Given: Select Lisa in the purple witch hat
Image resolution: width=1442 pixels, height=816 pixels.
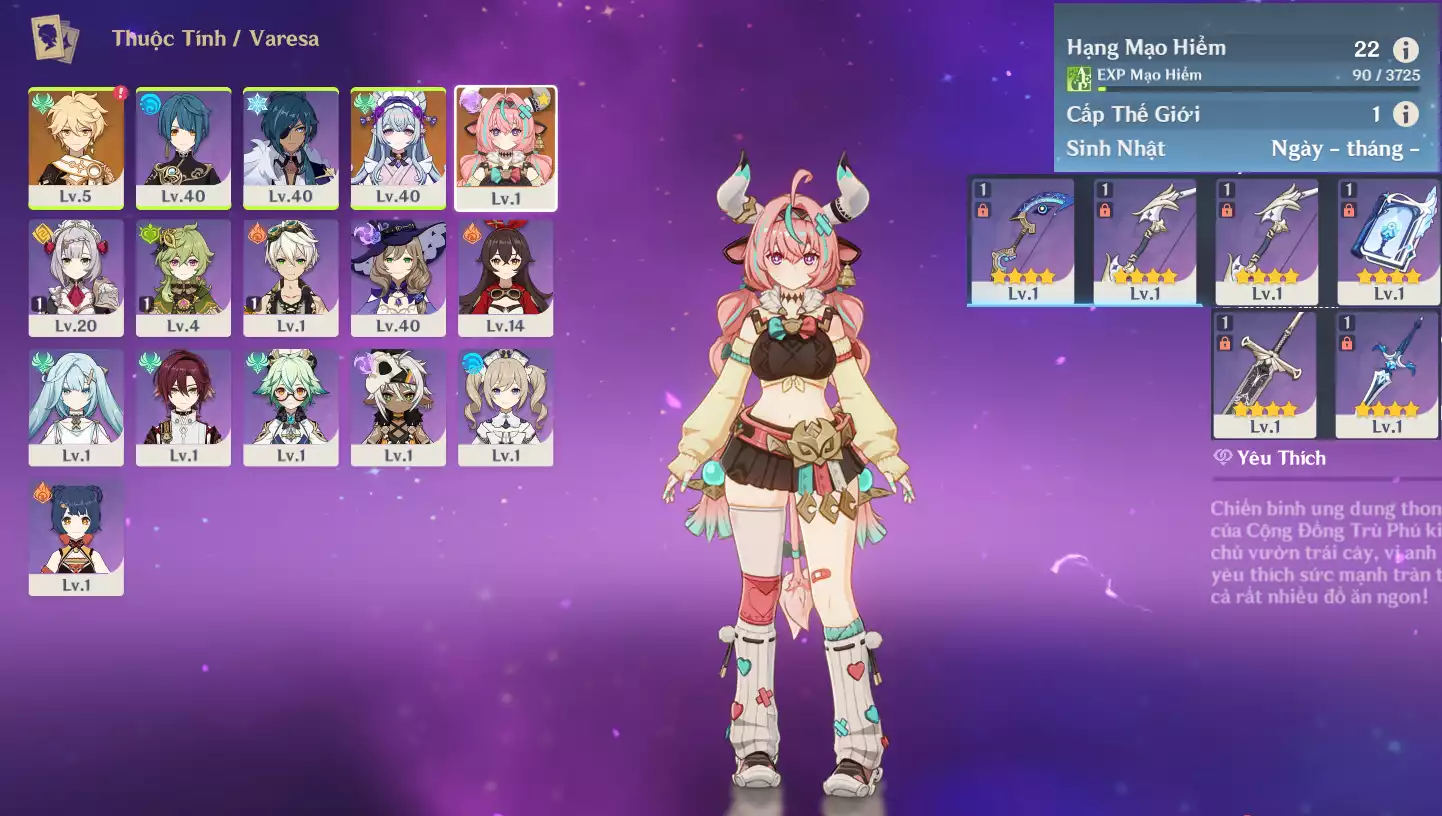Looking at the screenshot, I should point(398,277).
